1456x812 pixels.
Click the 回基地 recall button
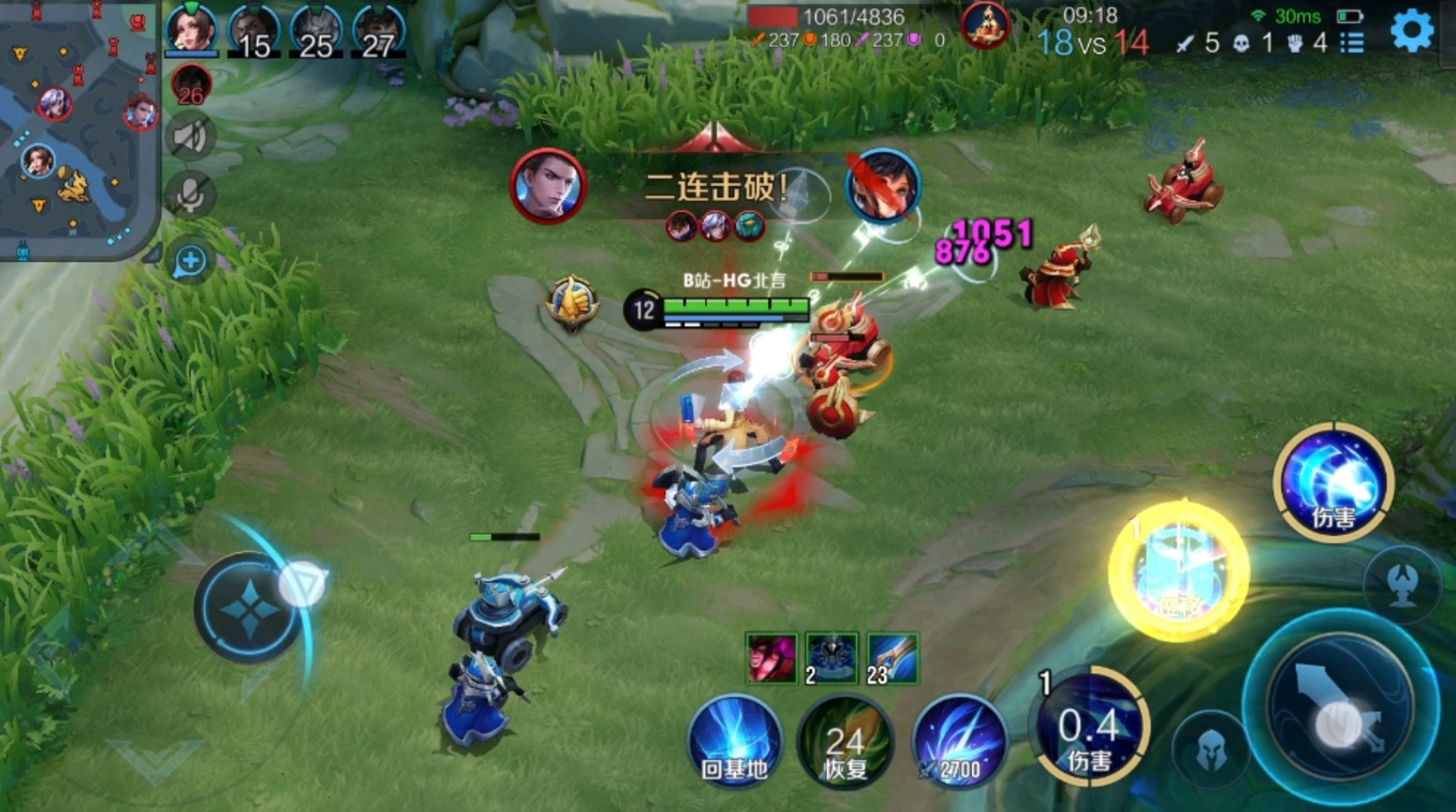tap(735, 740)
